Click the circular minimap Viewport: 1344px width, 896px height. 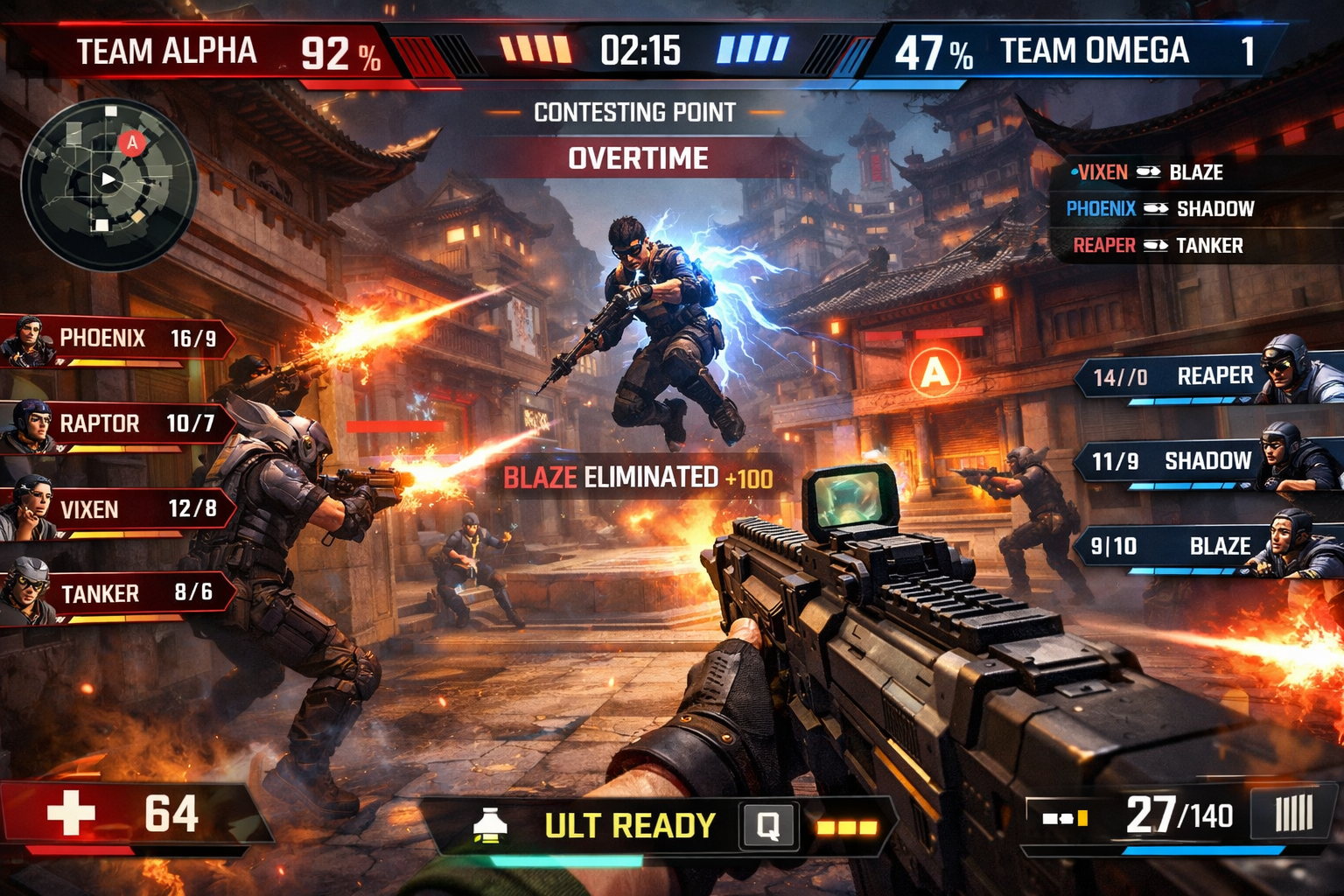tap(108, 184)
